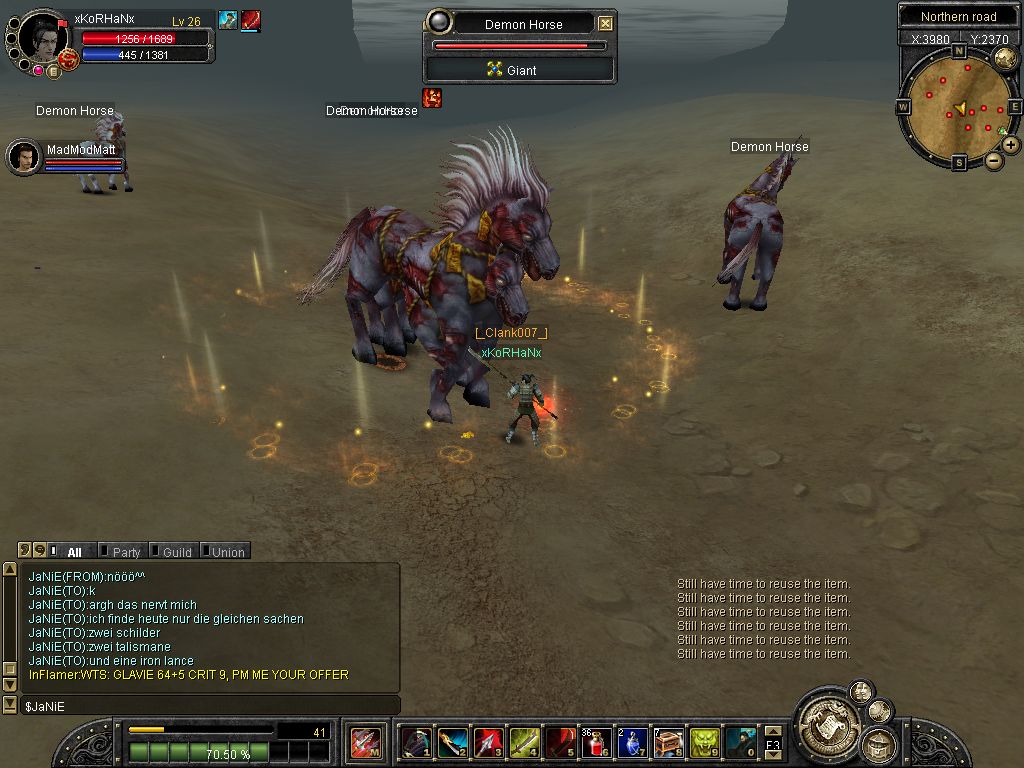Screen dimensions: 1024x768
Task: Zoom out the minimap with minus button
Action: [994, 160]
